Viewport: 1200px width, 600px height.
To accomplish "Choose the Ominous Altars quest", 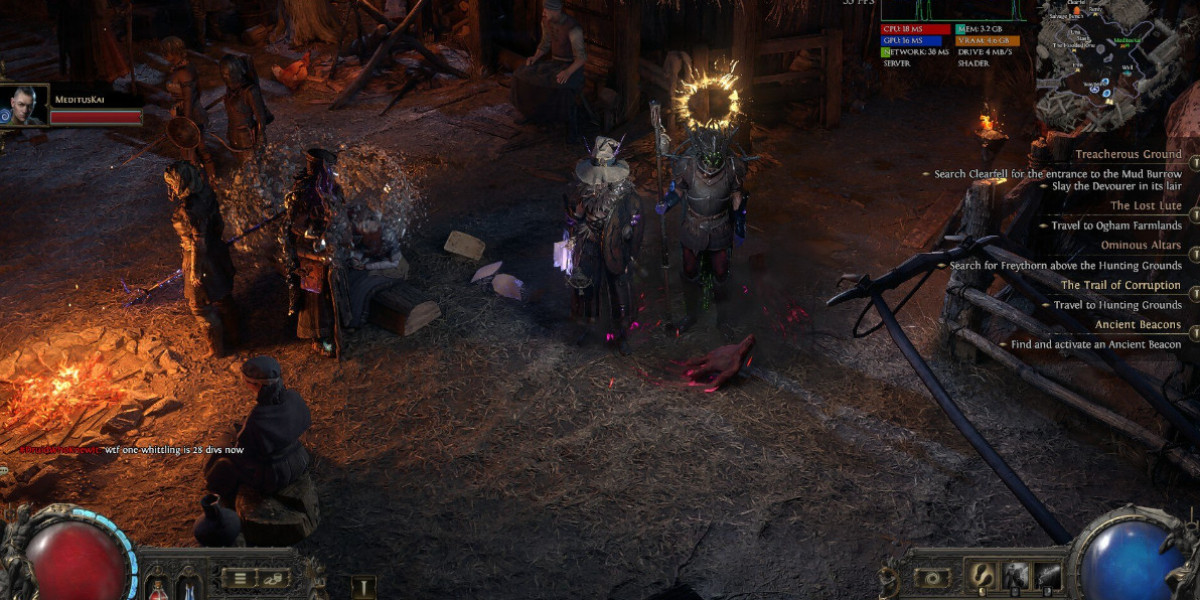I will point(1140,245).
